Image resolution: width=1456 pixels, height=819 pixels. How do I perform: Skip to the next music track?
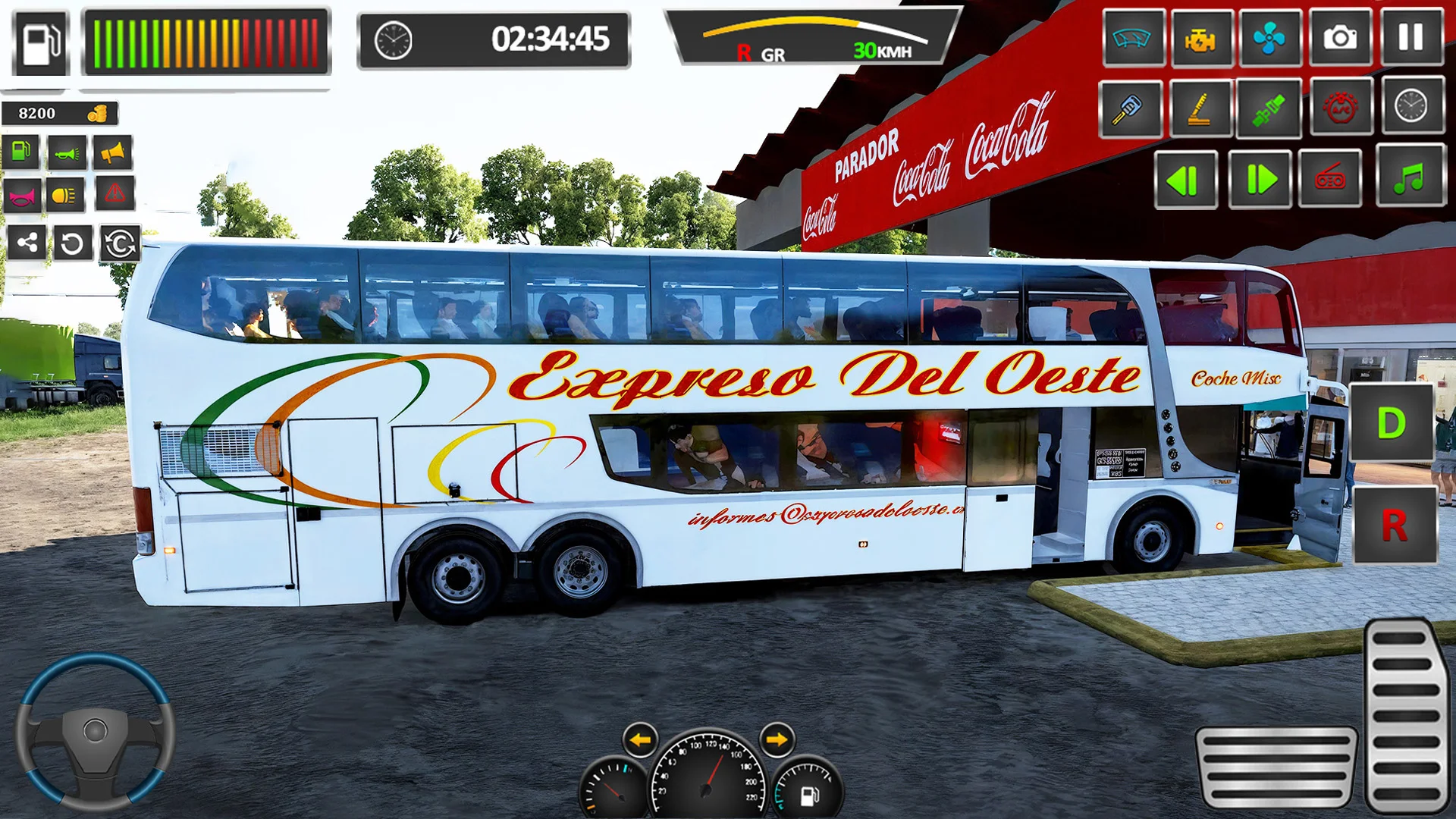(x=1259, y=180)
